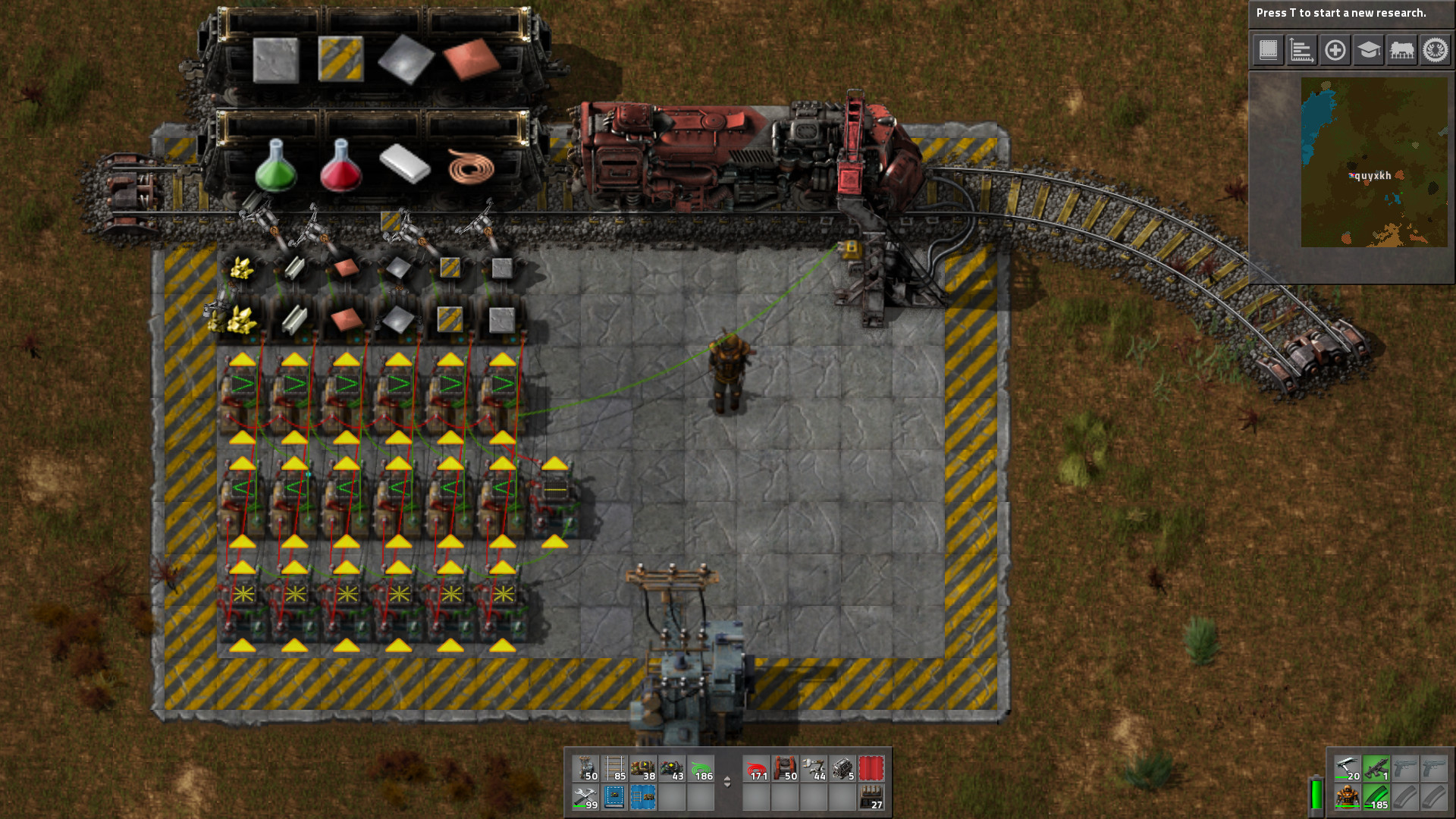Click the minimap
The height and width of the screenshot is (819, 1456).
point(1374,162)
